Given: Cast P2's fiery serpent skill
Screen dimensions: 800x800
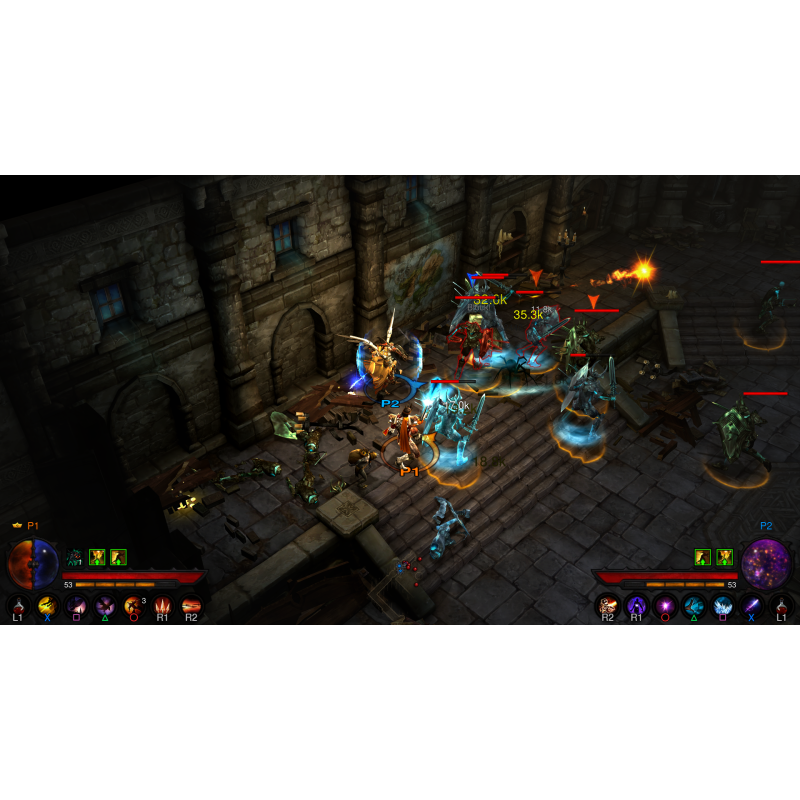Looking at the screenshot, I should (608, 605).
